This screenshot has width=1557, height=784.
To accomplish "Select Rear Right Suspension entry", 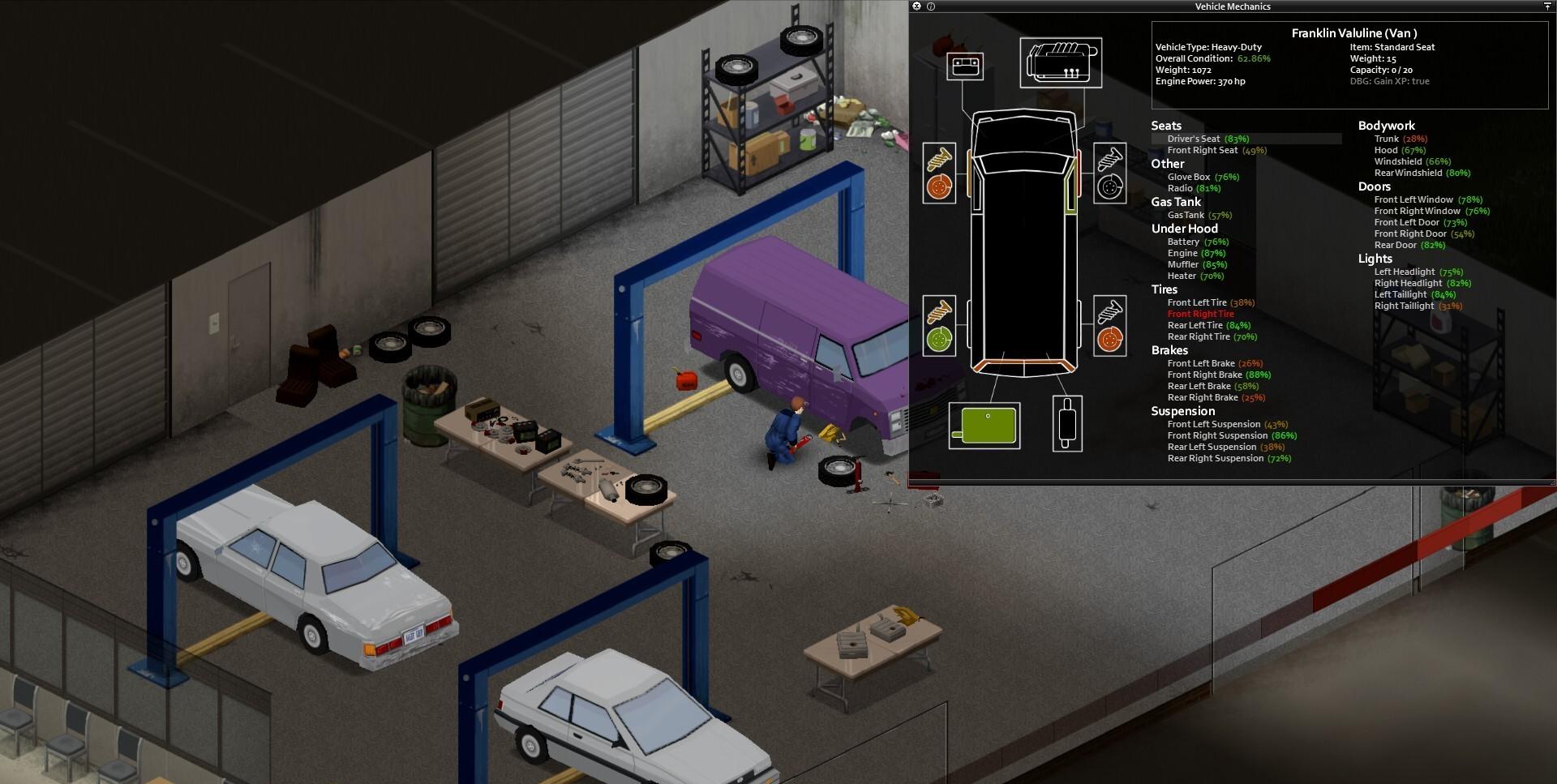I will (x=1216, y=458).
